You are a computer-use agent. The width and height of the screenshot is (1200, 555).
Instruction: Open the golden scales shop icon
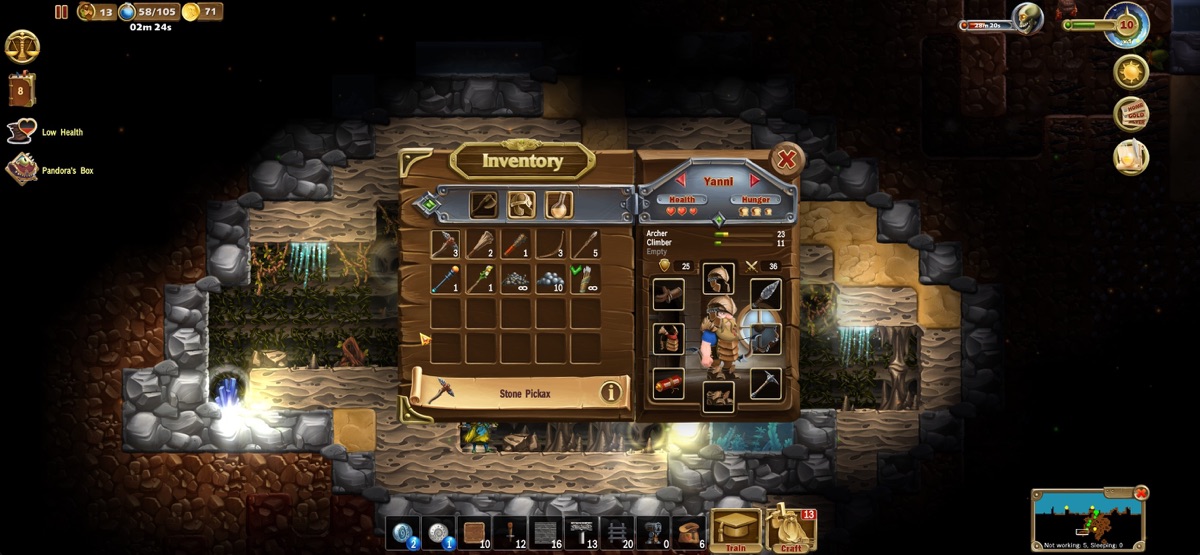pos(22,46)
